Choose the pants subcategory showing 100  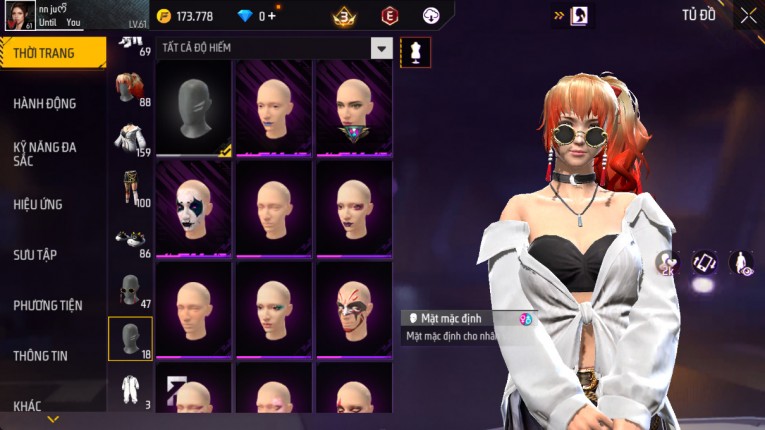coord(130,189)
